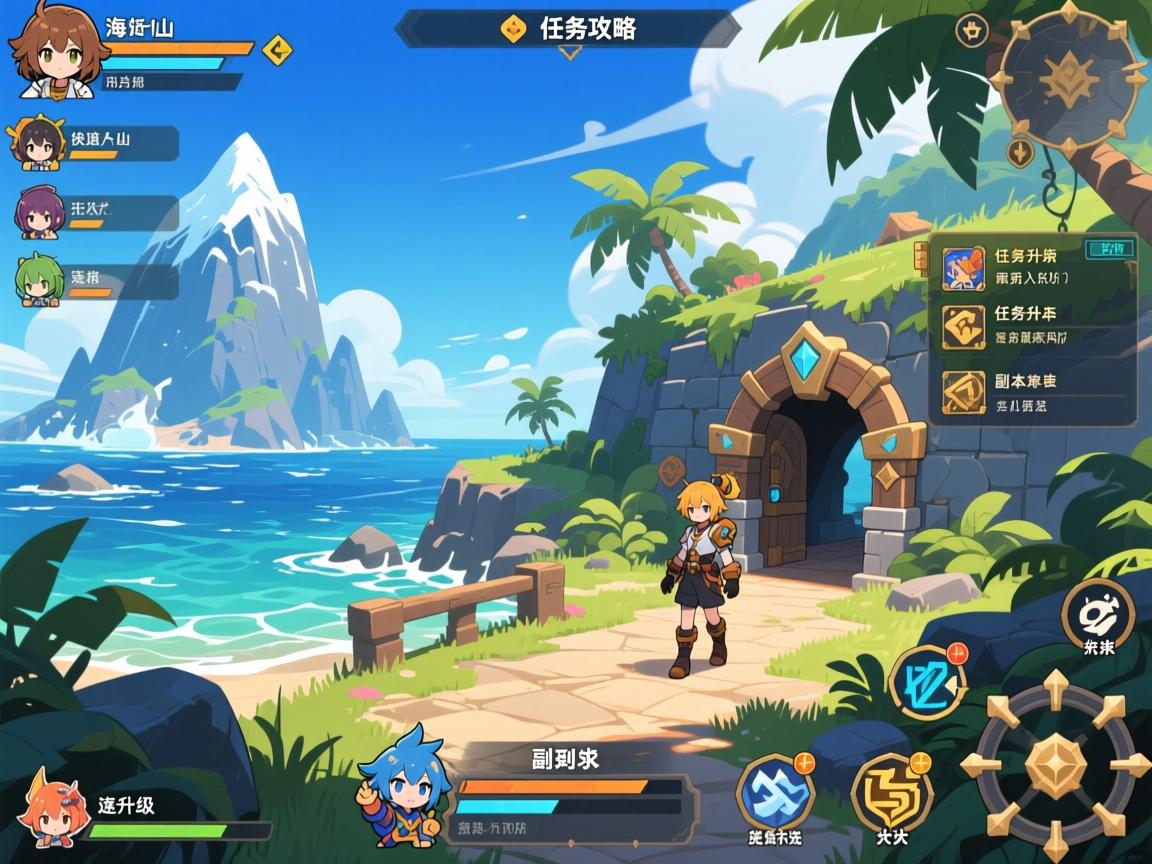
Task: Pick the green-haired party member
Action: pos(38,280)
